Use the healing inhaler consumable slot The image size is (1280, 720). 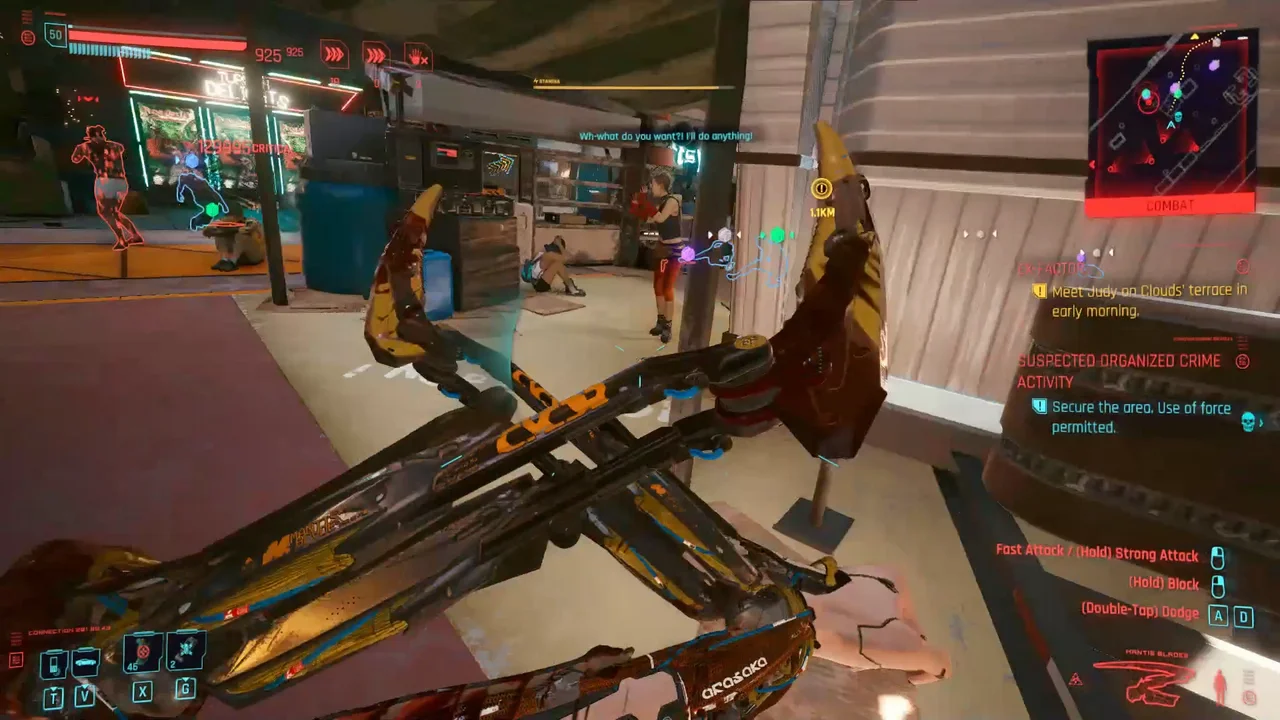point(143,653)
